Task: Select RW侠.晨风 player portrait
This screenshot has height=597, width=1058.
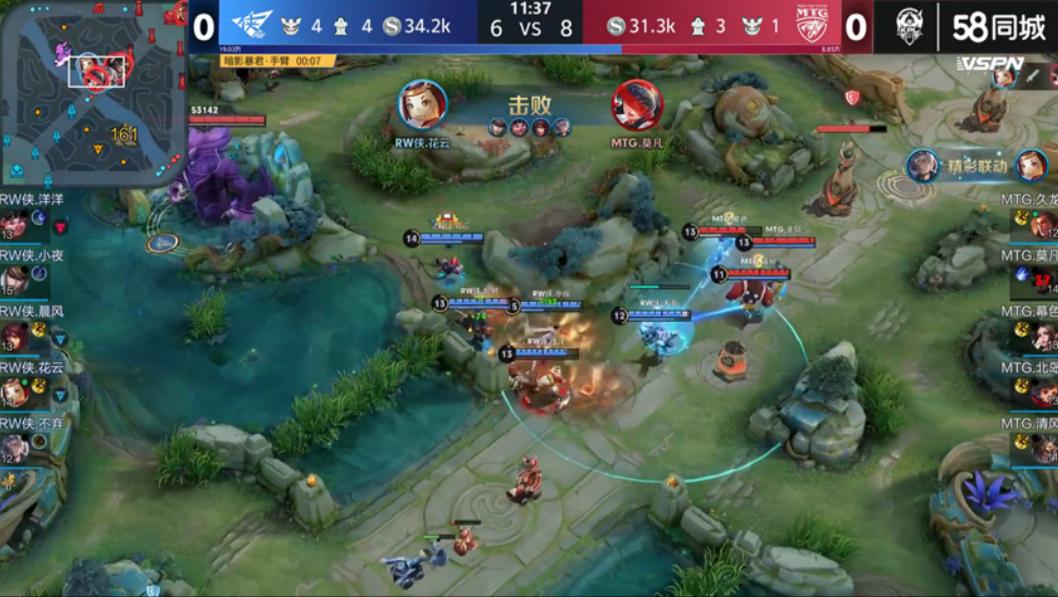Action: click(x=14, y=336)
